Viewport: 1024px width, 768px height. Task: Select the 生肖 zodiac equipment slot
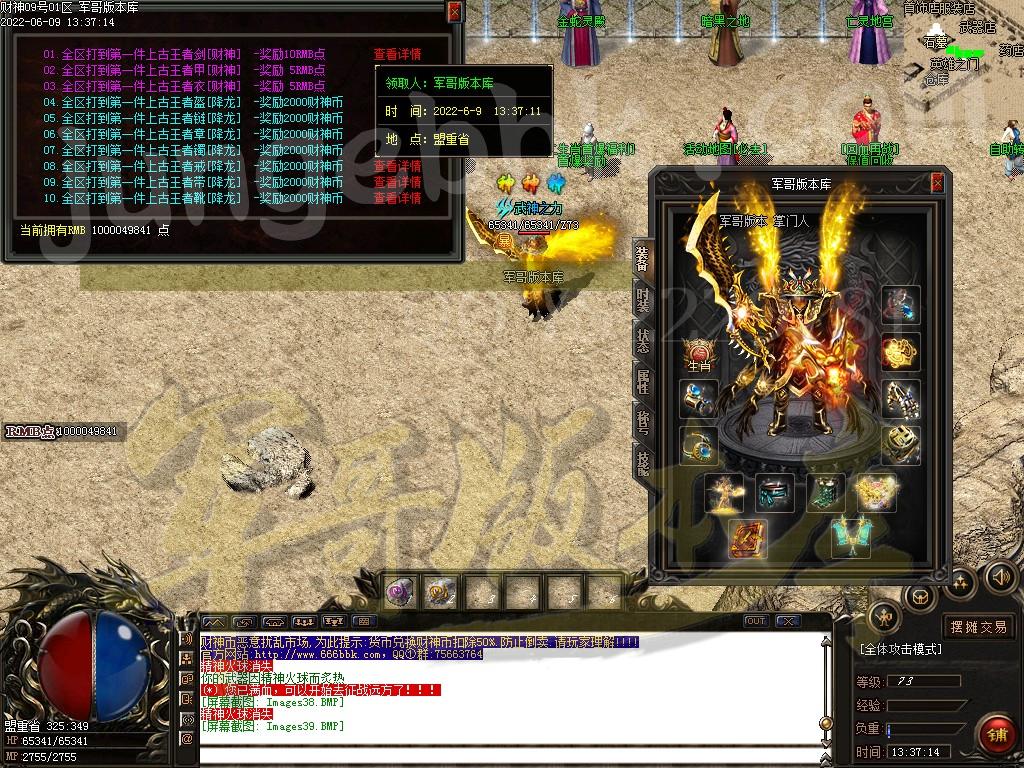click(x=699, y=354)
